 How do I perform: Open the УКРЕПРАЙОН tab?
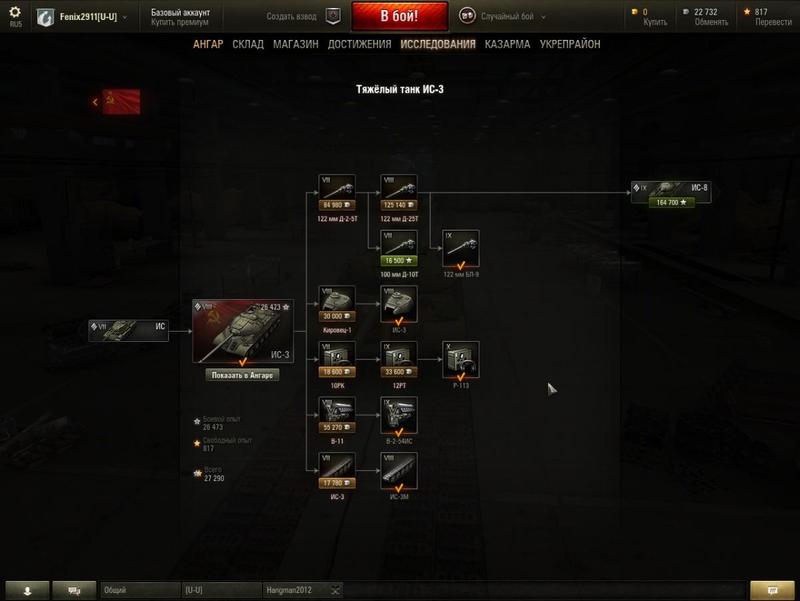click(570, 44)
